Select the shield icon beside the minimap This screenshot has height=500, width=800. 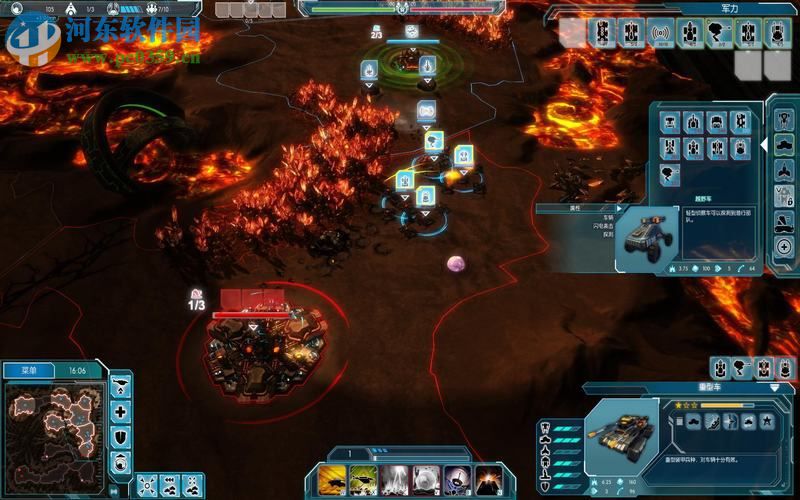pyautogui.click(x=120, y=437)
